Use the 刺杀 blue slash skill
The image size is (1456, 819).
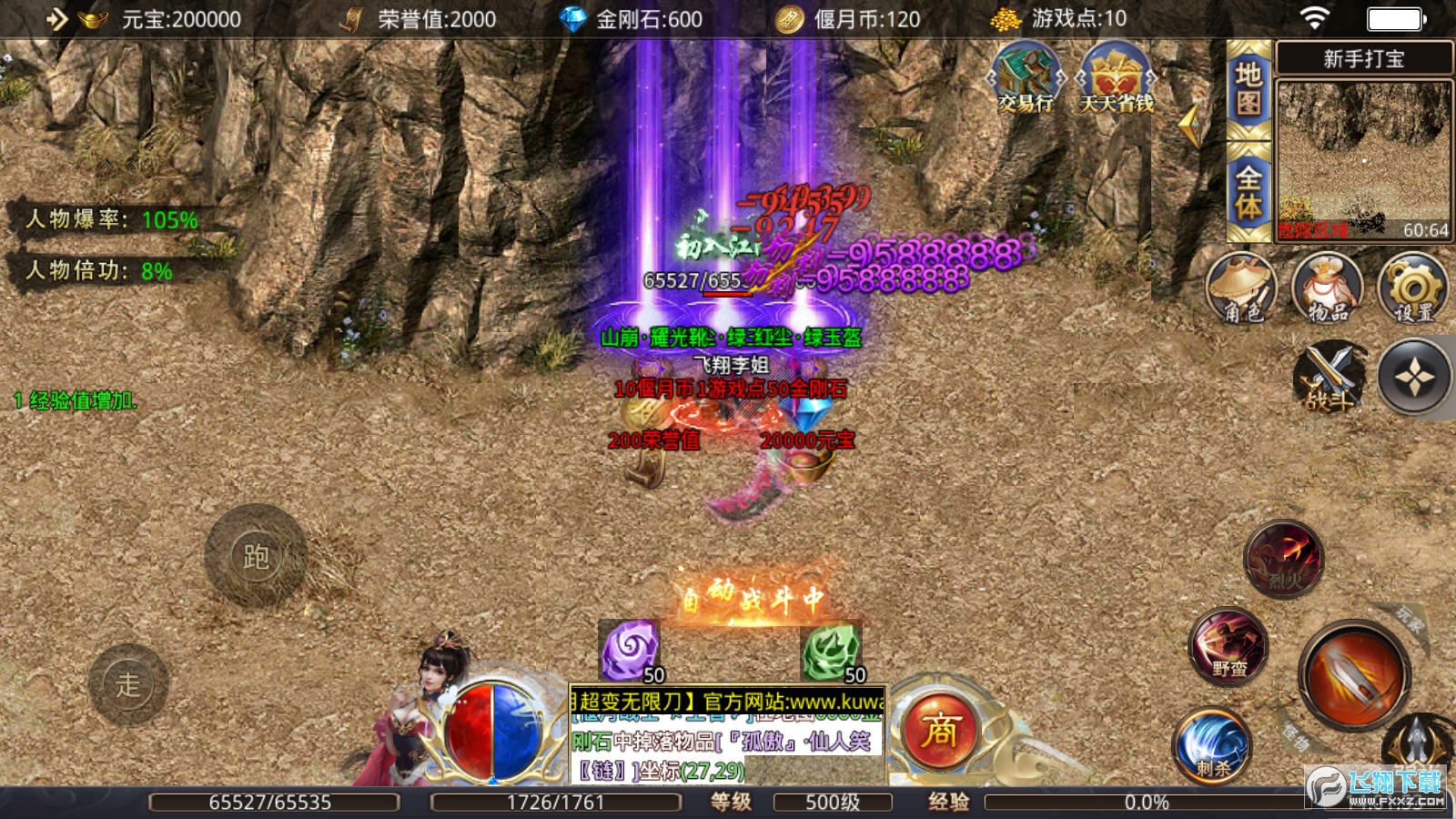point(1212,746)
